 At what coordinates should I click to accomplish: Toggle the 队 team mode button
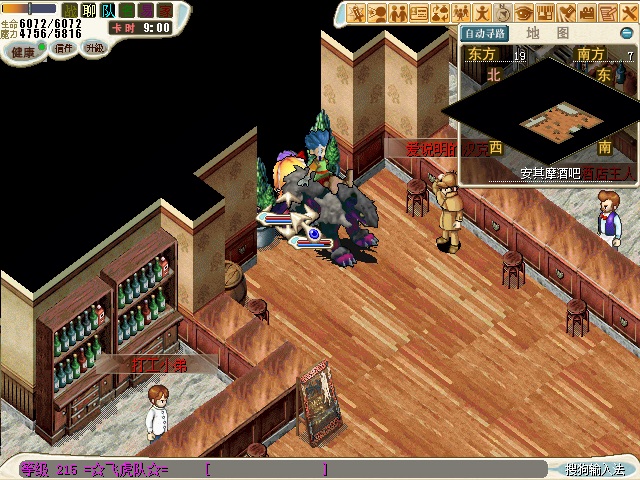(x=108, y=10)
